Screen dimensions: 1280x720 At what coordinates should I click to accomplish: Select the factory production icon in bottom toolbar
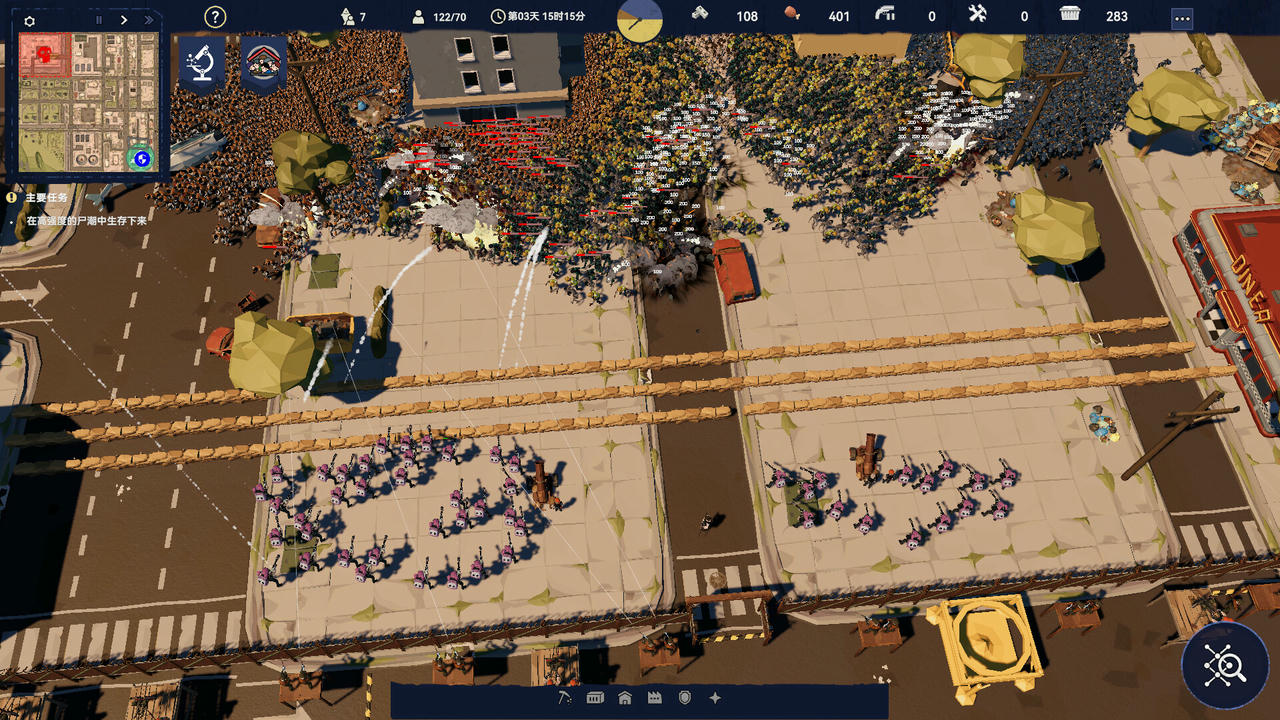click(x=655, y=699)
